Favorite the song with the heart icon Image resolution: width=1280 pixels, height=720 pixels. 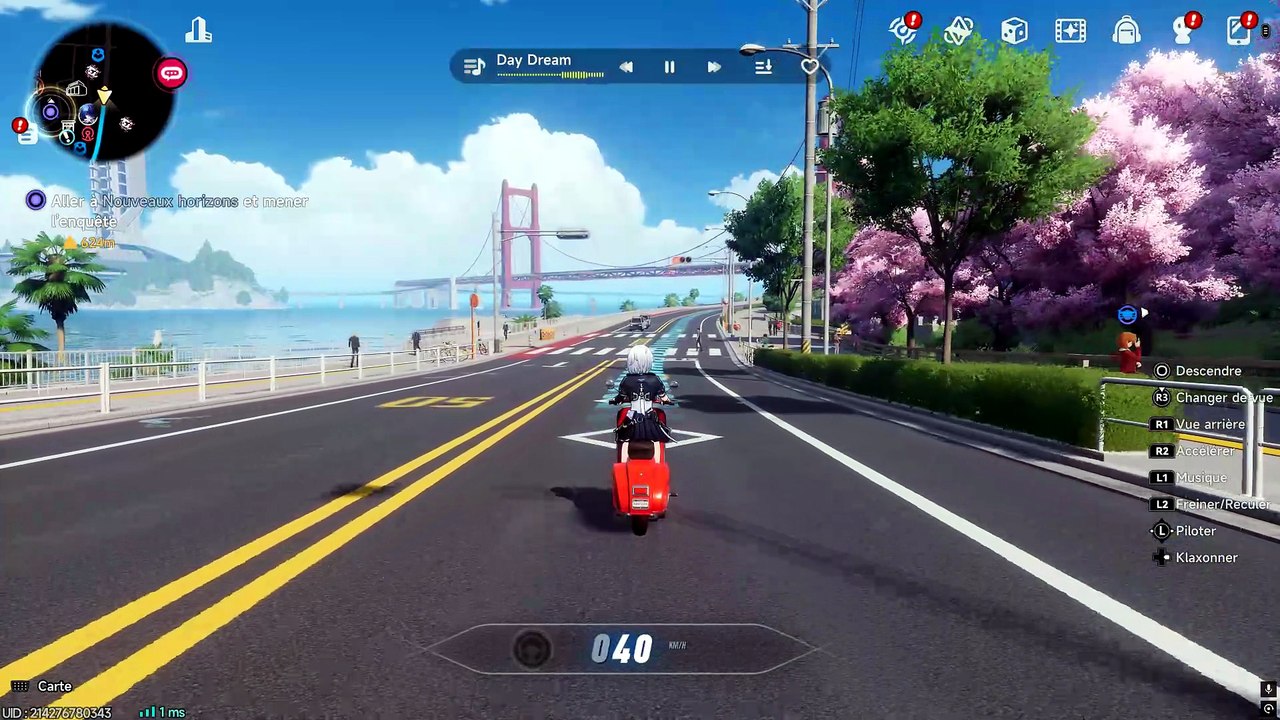coord(809,67)
